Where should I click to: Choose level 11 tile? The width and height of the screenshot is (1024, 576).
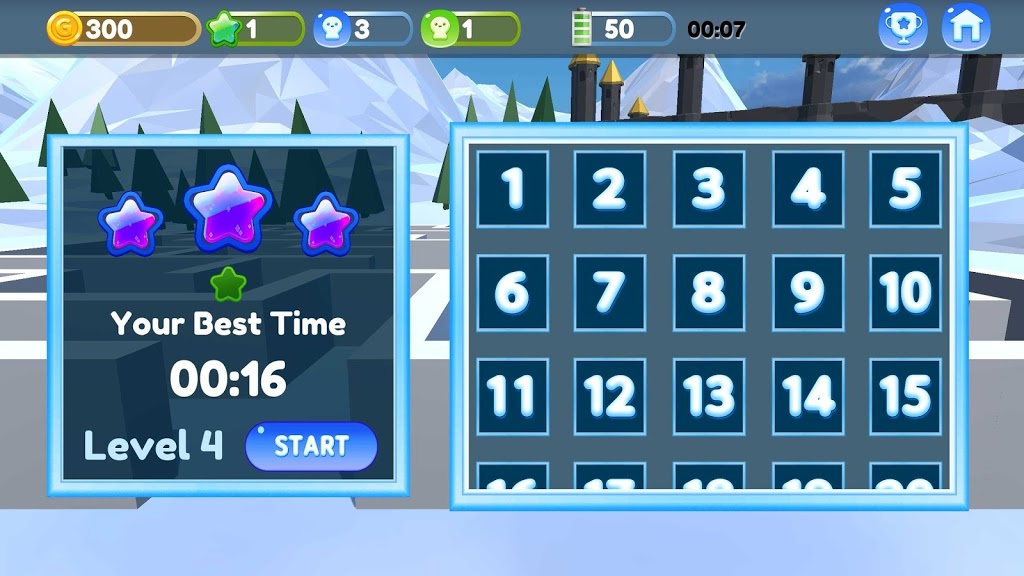(x=512, y=396)
